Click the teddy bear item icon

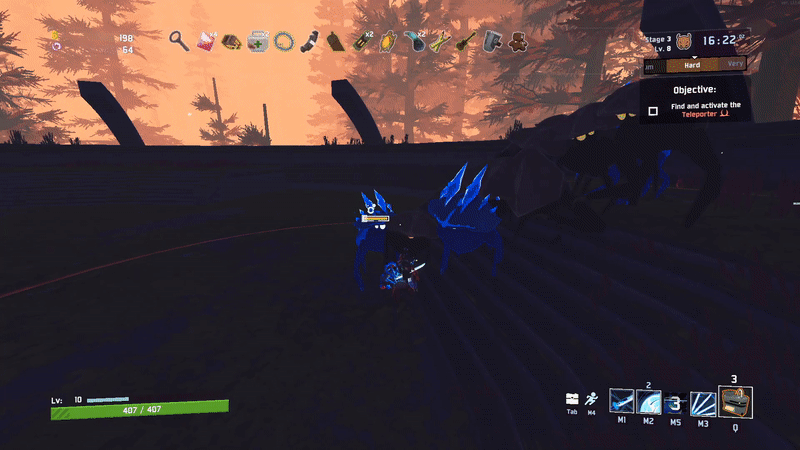[518, 42]
